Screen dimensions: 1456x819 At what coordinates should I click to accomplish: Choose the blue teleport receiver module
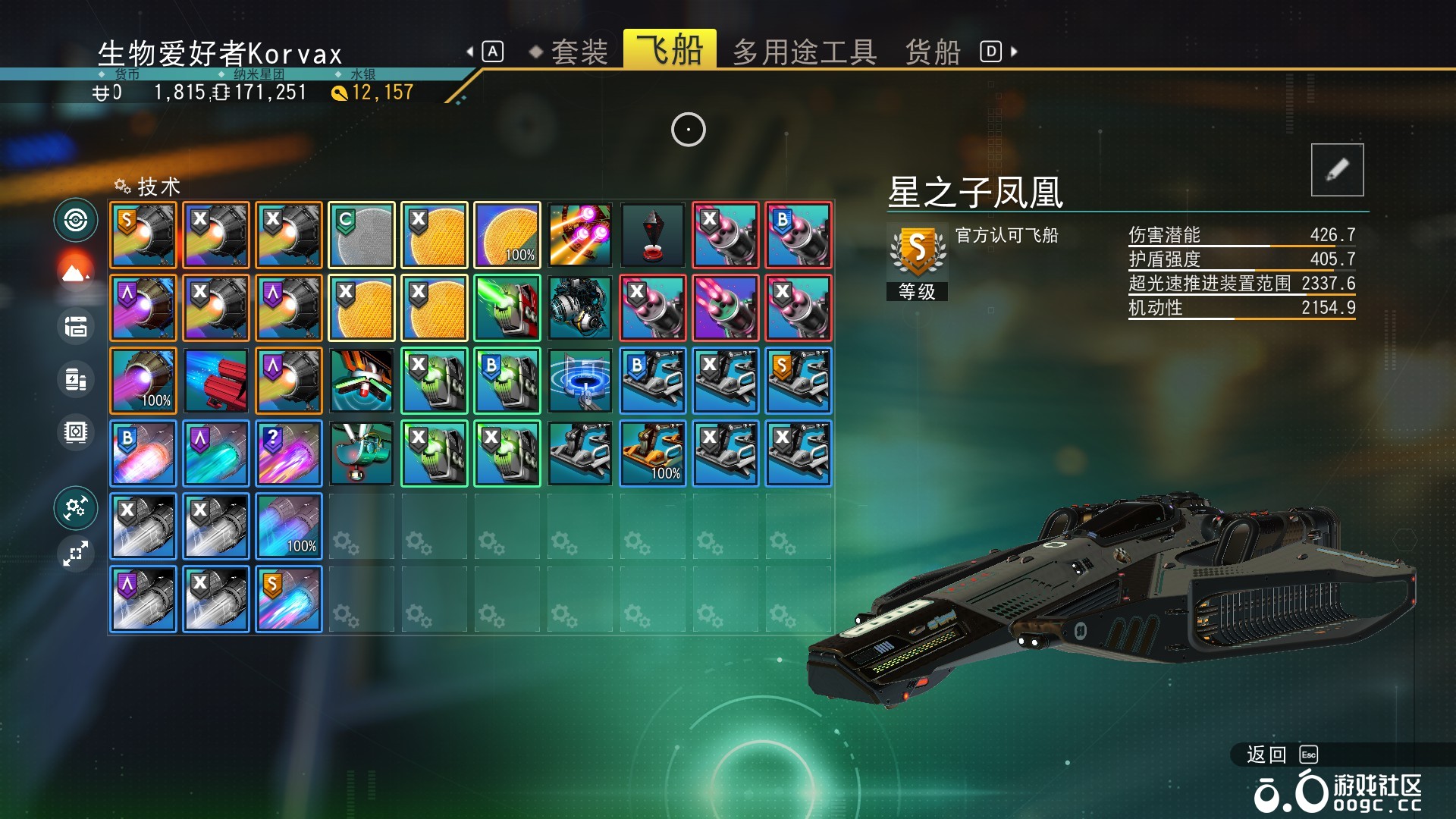point(580,381)
